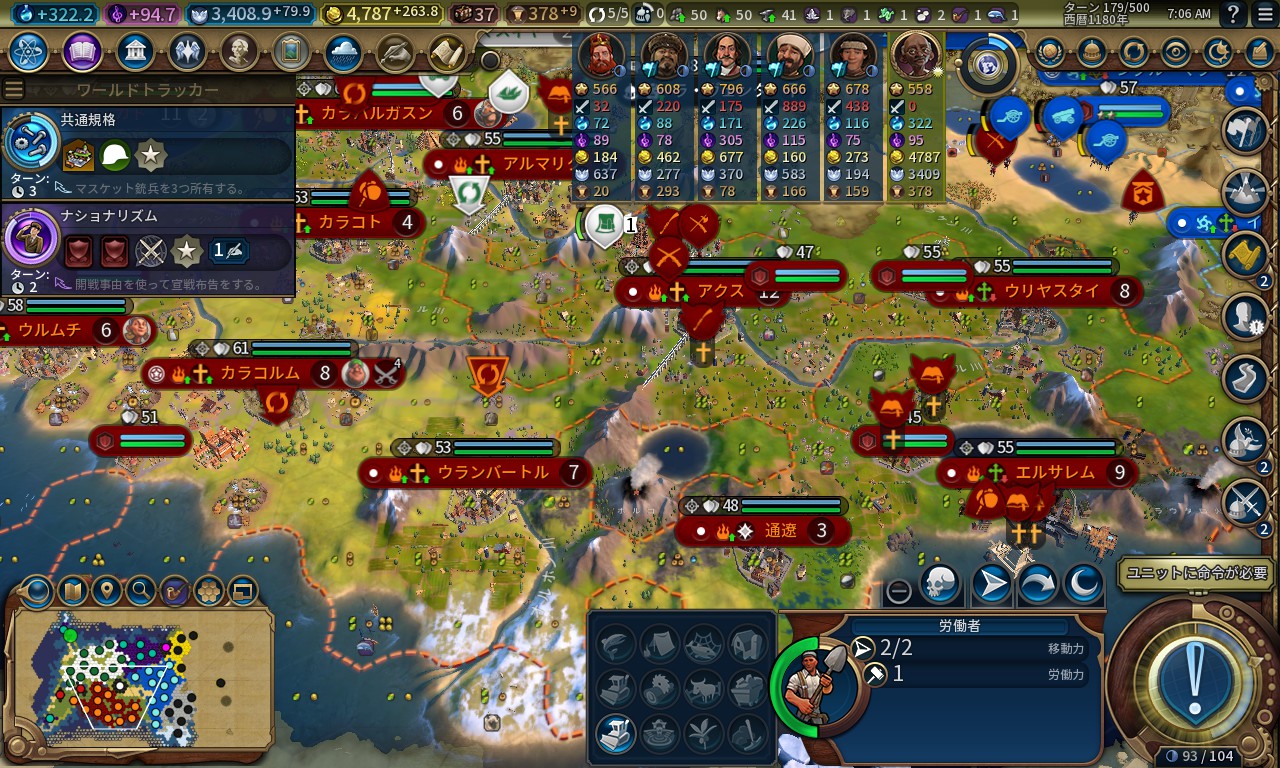Open the government building button

[135, 50]
